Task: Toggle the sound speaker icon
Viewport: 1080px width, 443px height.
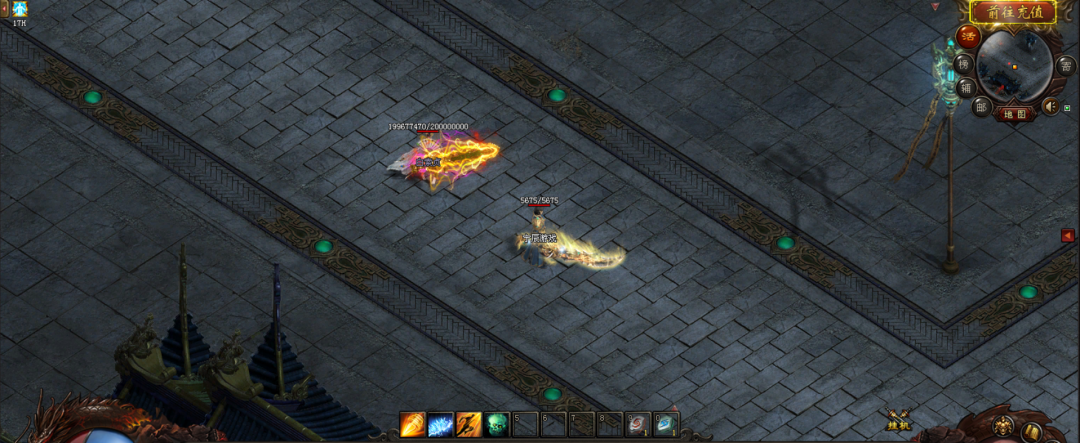Action: point(1051,105)
